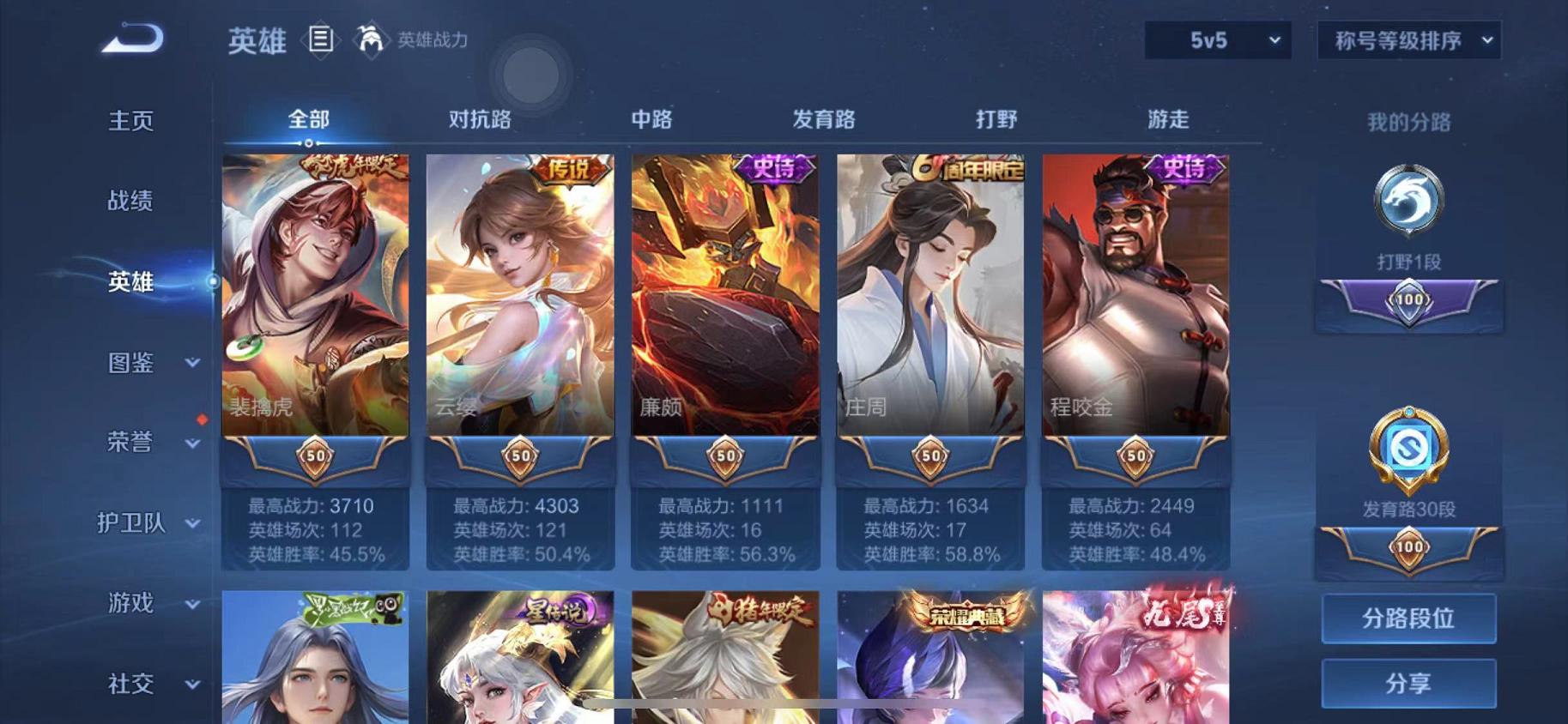Open the 称号等级排序 sorting dropdown
The width and height of the screenshot is (1568, 724).
point(1409,39)
